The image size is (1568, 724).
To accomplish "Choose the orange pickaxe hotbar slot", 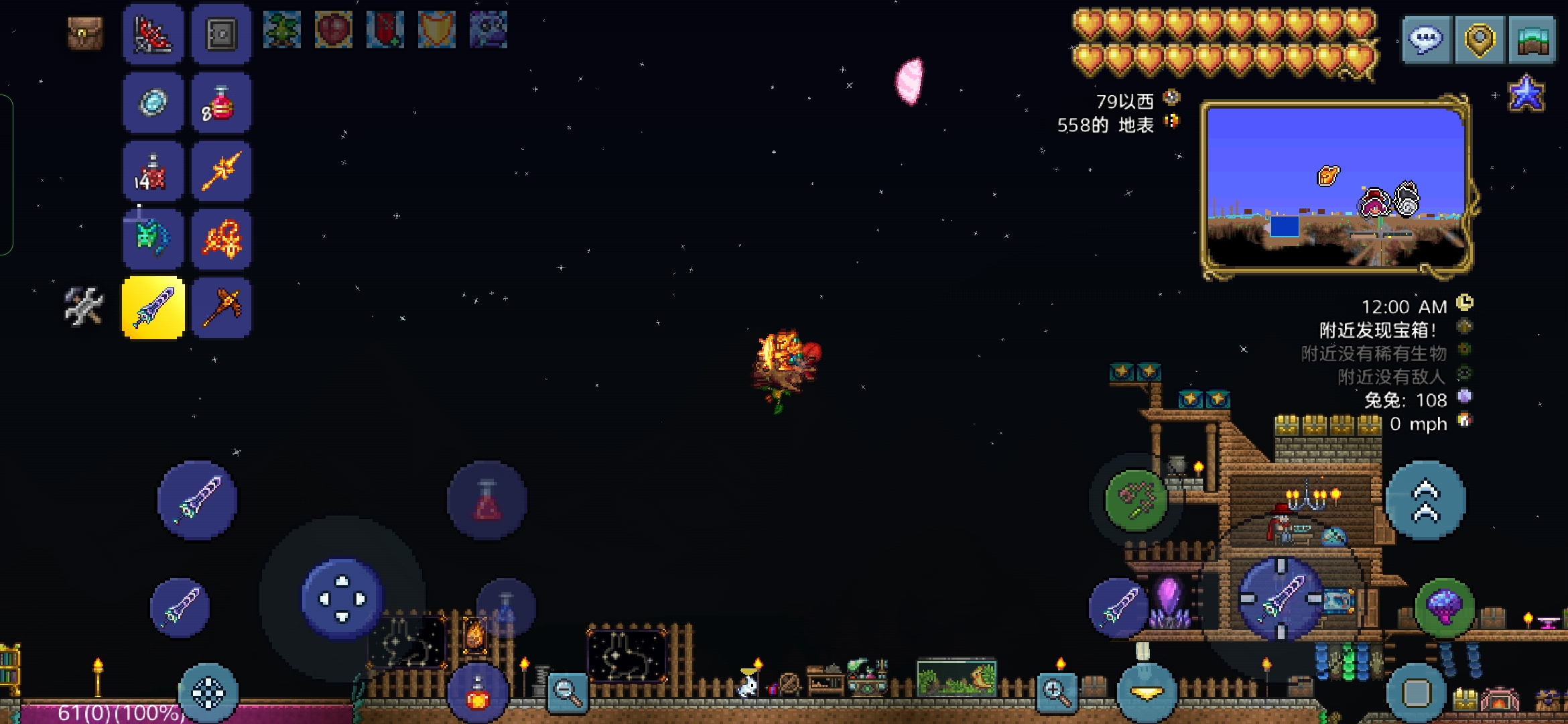I will tap(221, 308).
